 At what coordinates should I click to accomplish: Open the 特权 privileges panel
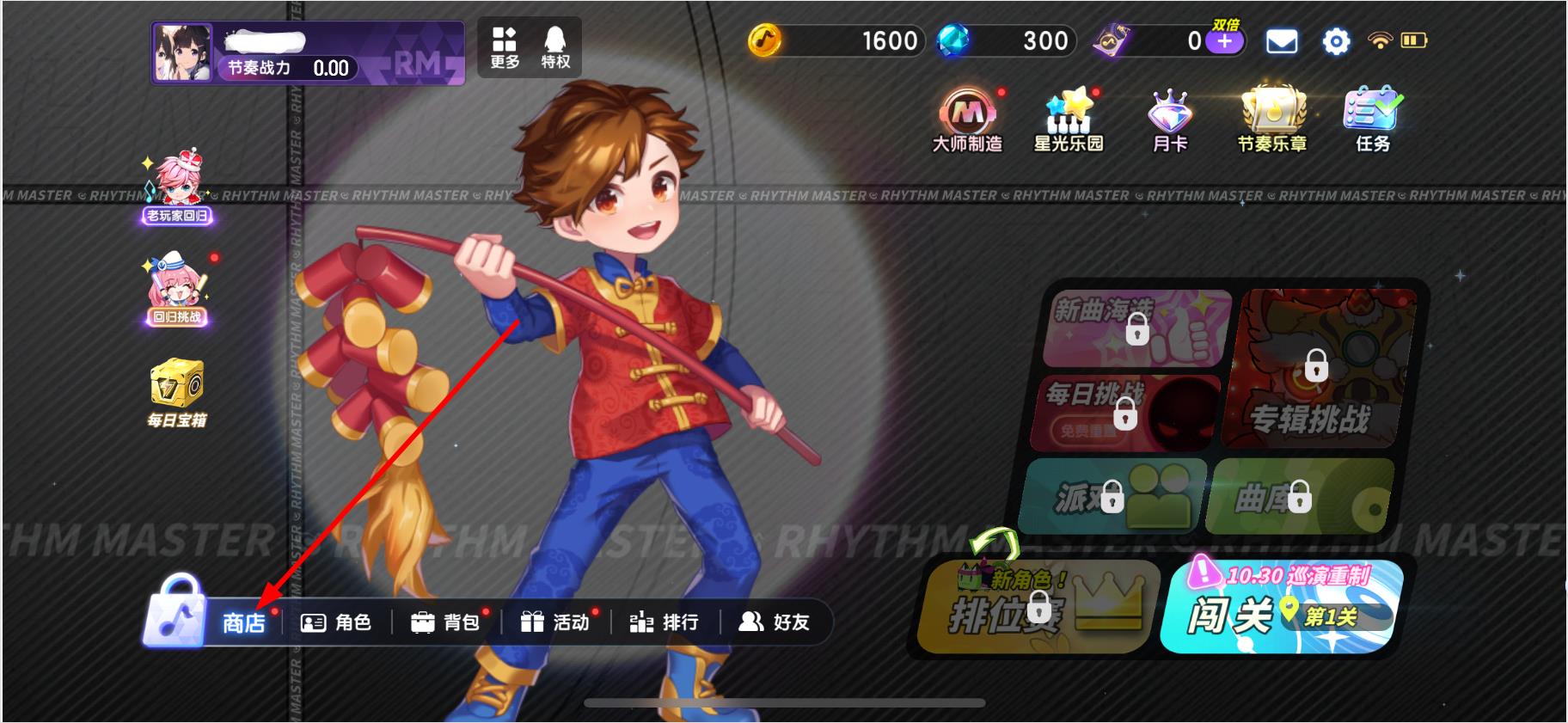click(x=554, y=45)
